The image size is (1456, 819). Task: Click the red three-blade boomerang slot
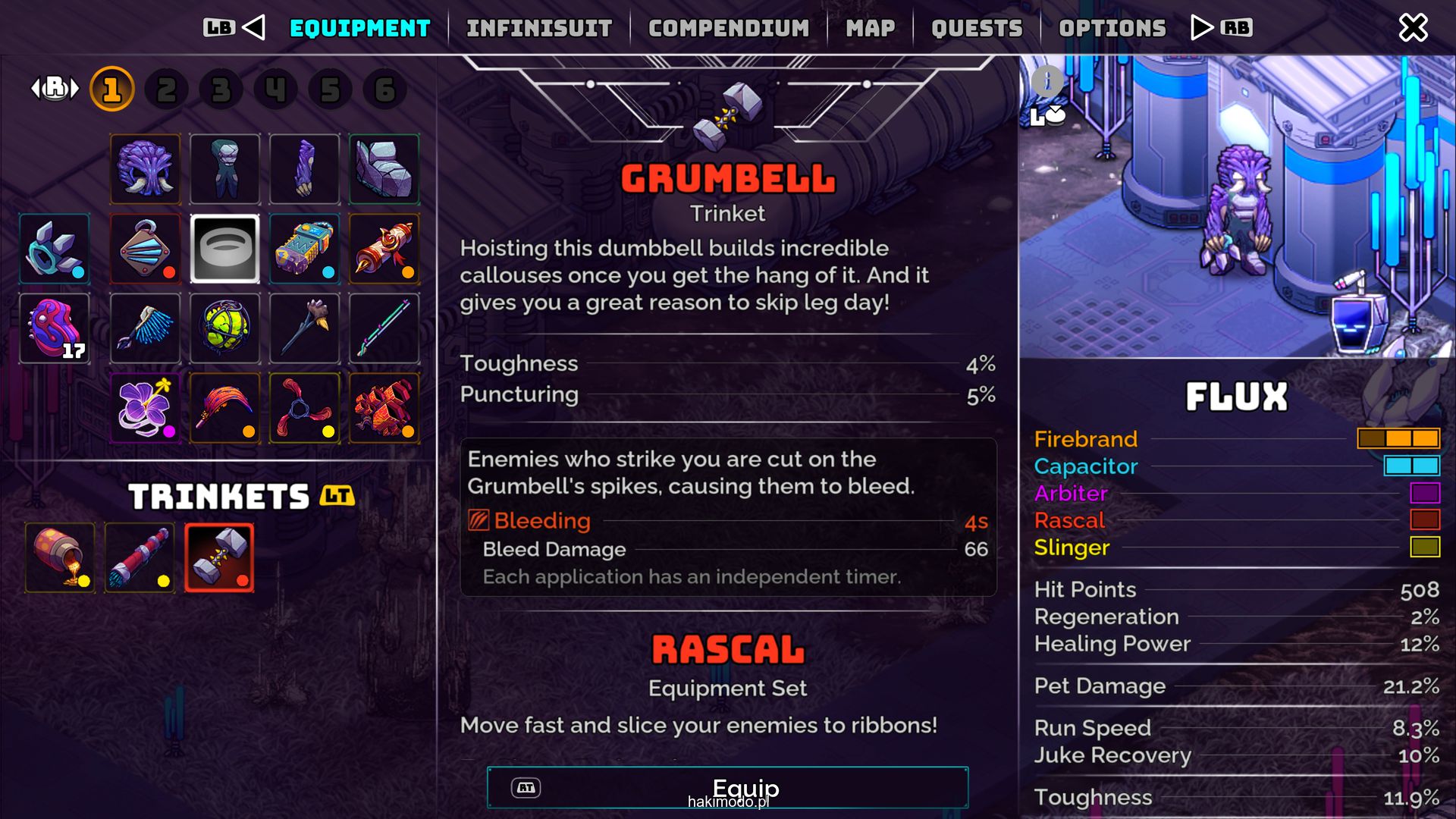304,408
